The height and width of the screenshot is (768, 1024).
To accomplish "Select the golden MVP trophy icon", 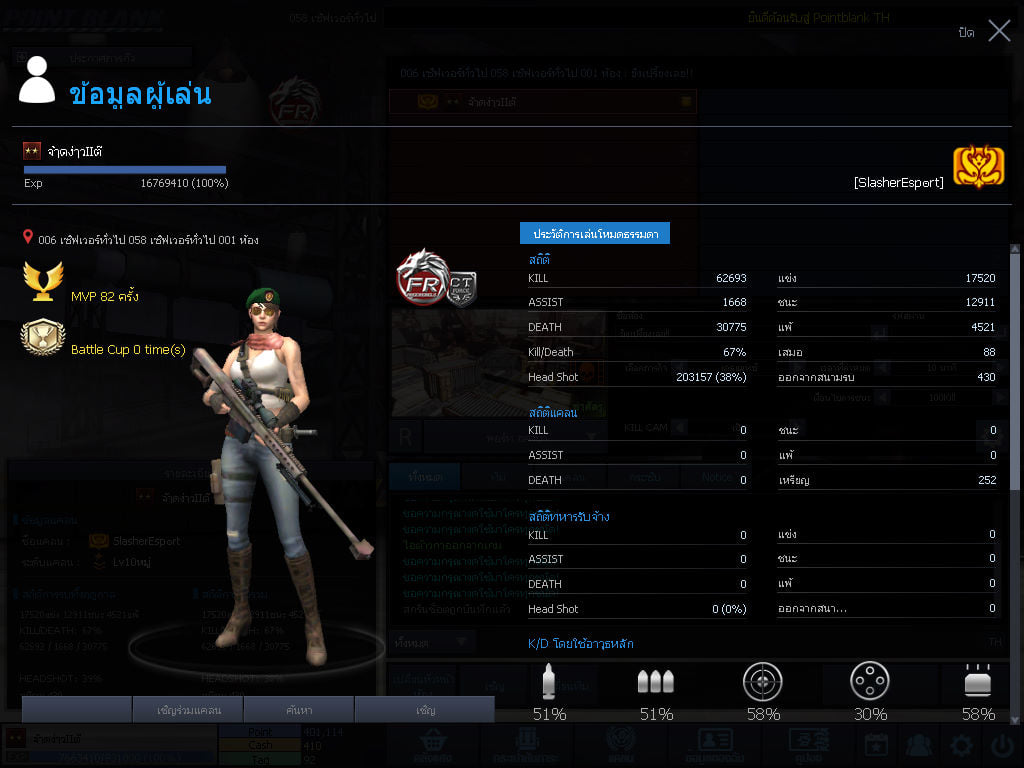I will 43,283.
